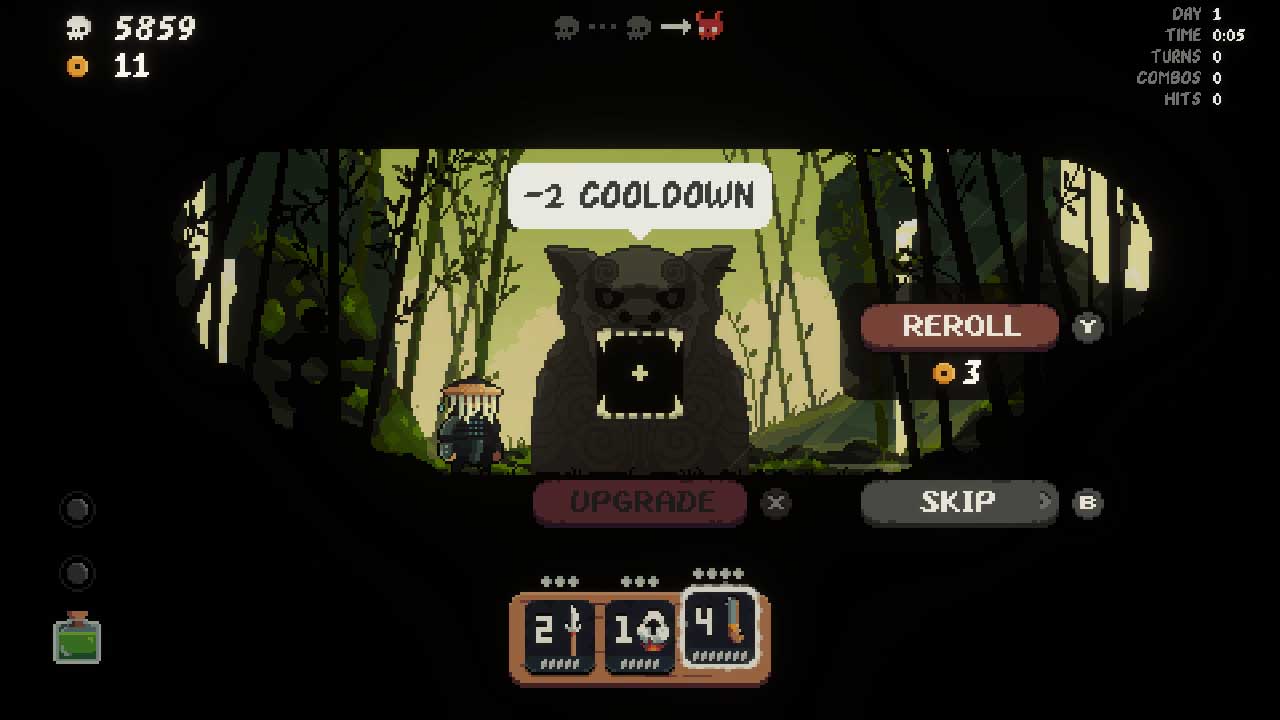Select the spear weapon card with cooldown 2
This screenshot has height=720, width=1280.
coord(556,630)
